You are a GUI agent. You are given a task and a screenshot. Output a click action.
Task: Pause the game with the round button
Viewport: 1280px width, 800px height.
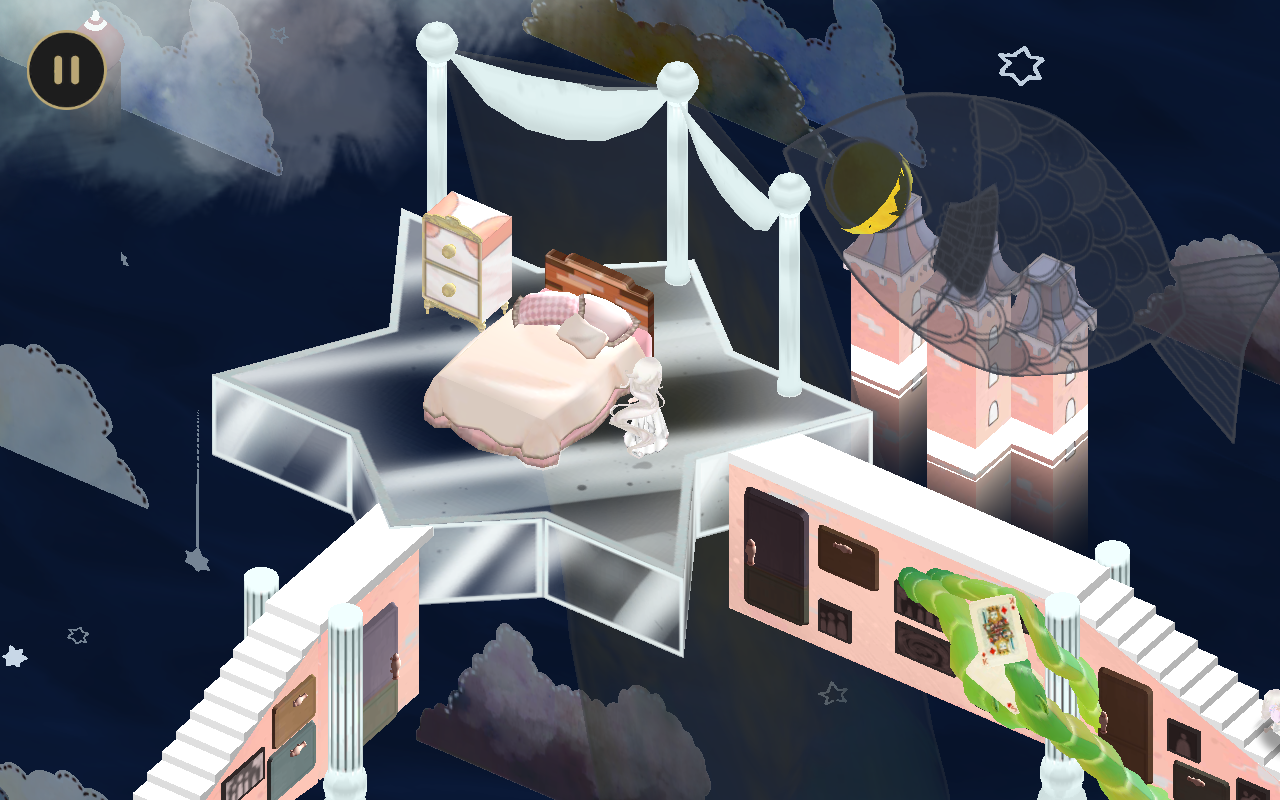tap(66, 70)
